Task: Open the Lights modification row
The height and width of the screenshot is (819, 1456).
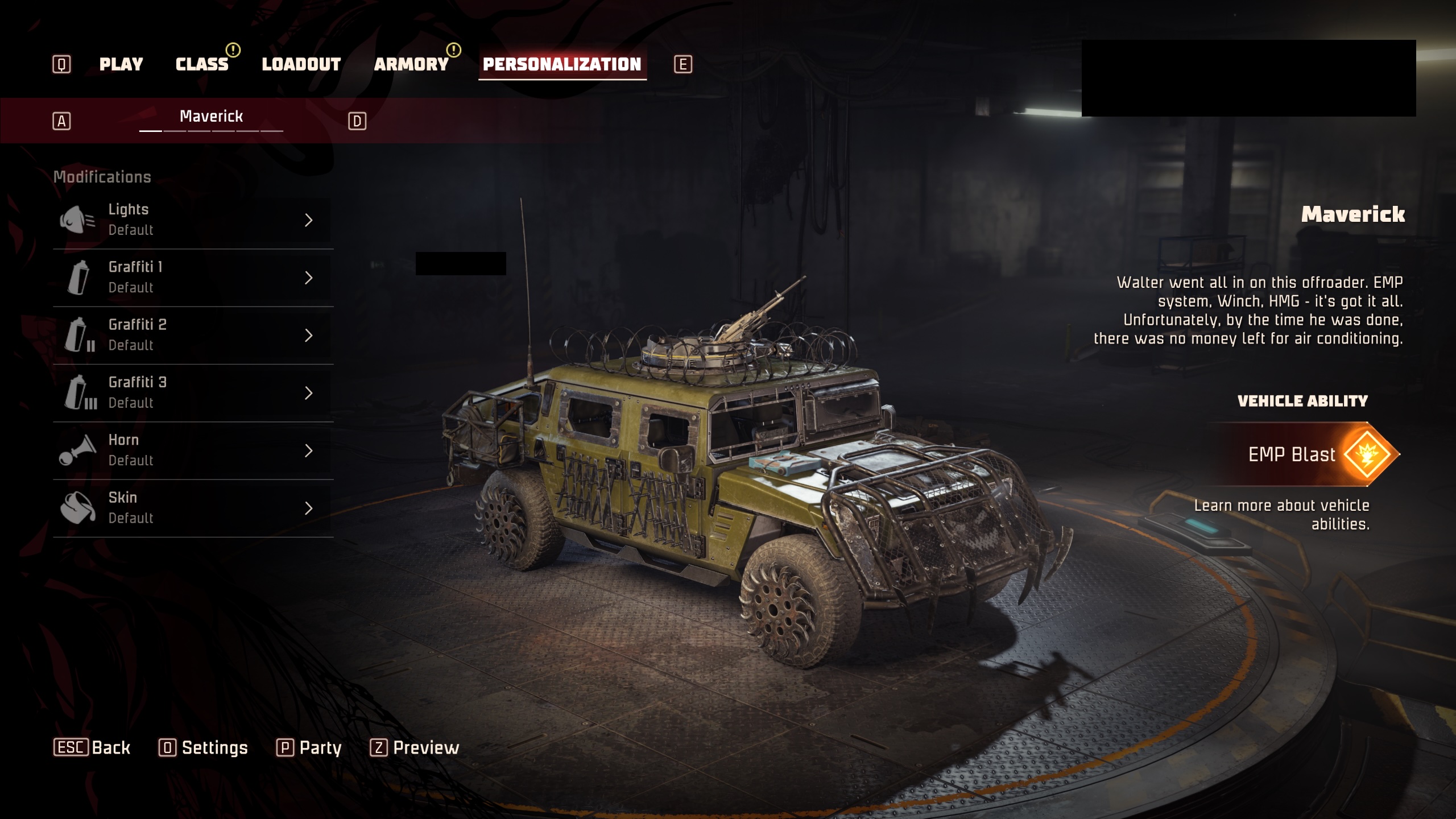Action: [x=192, y=220]
